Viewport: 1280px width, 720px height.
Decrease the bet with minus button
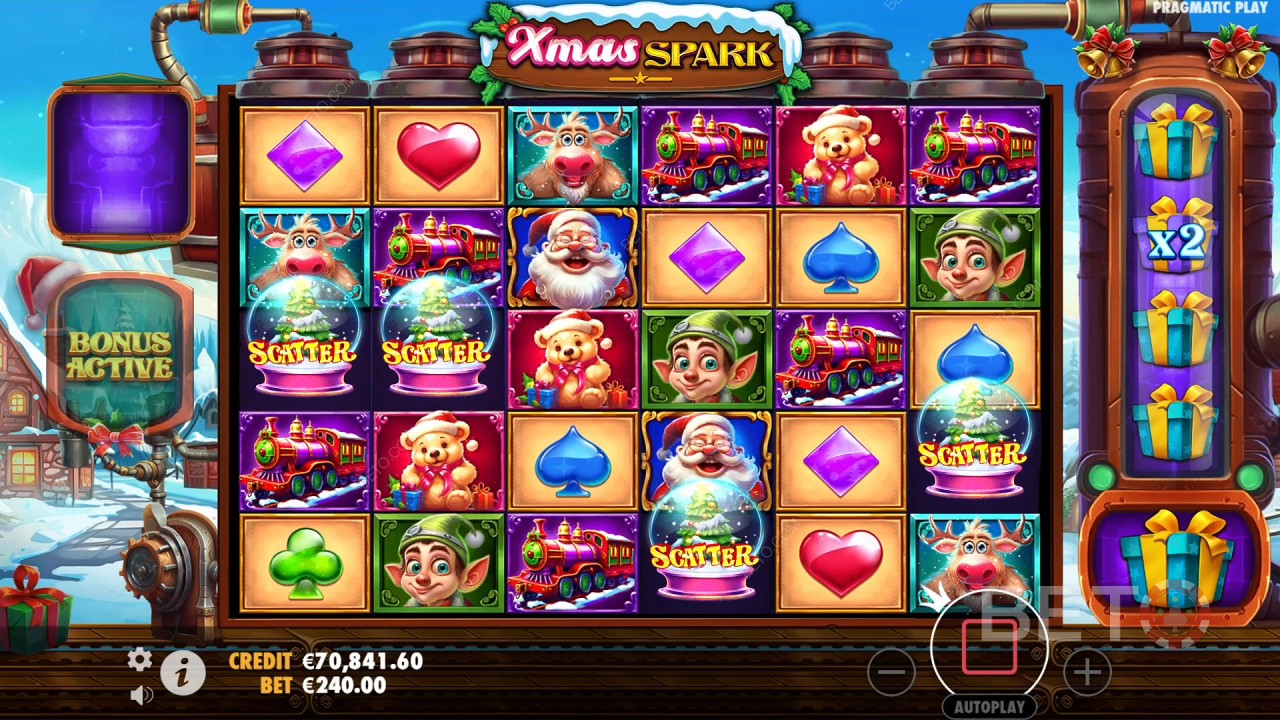[x=890, y=673]
